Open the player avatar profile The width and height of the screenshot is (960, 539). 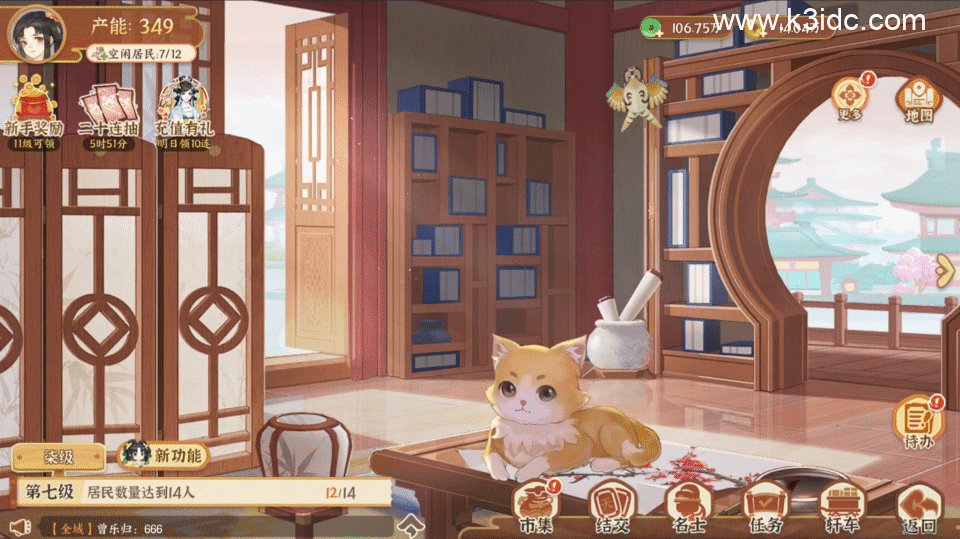click(37, 33)
